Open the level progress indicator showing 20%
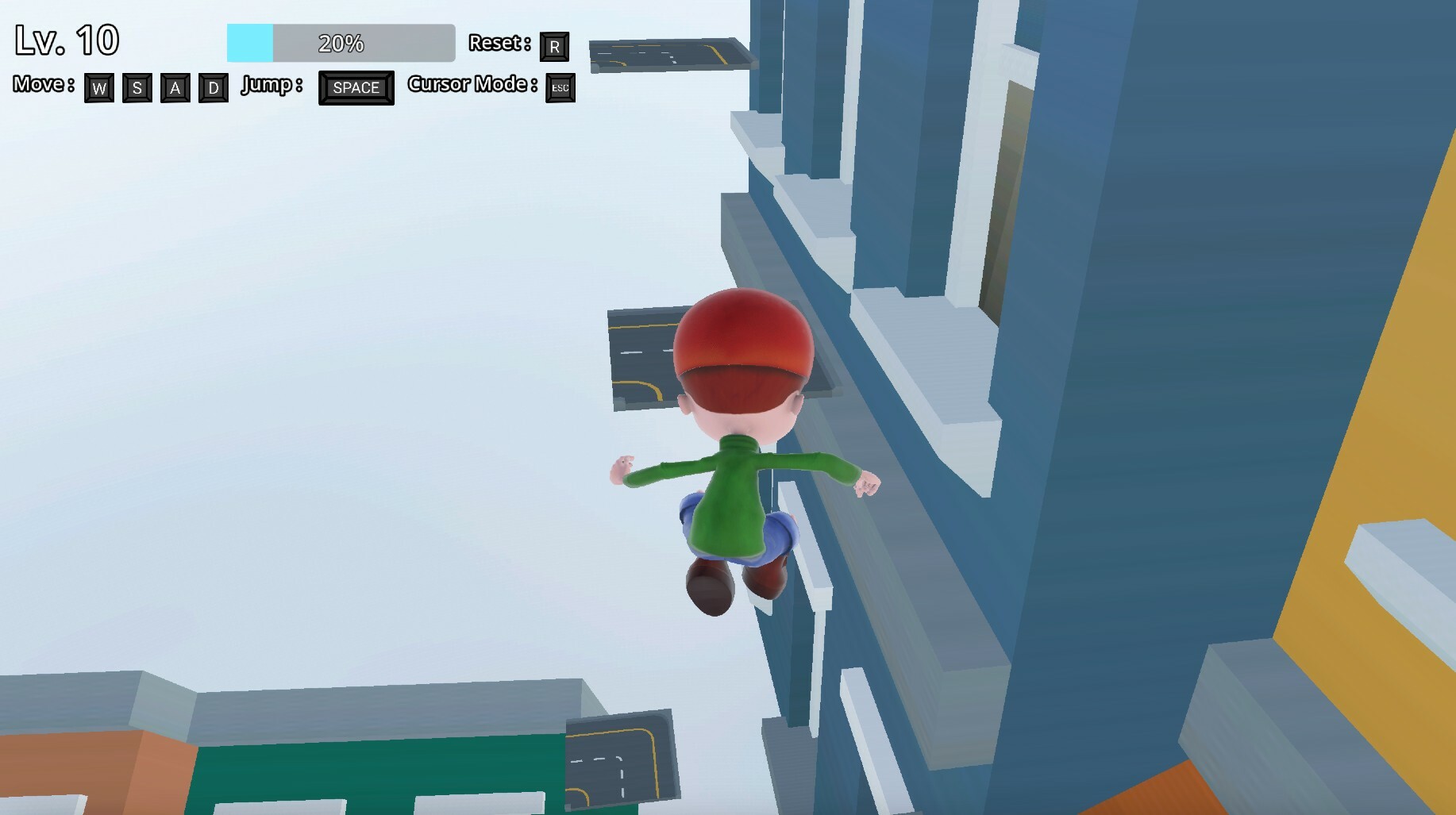Viewport: 1456px width, 815px height. click(341, 43)
